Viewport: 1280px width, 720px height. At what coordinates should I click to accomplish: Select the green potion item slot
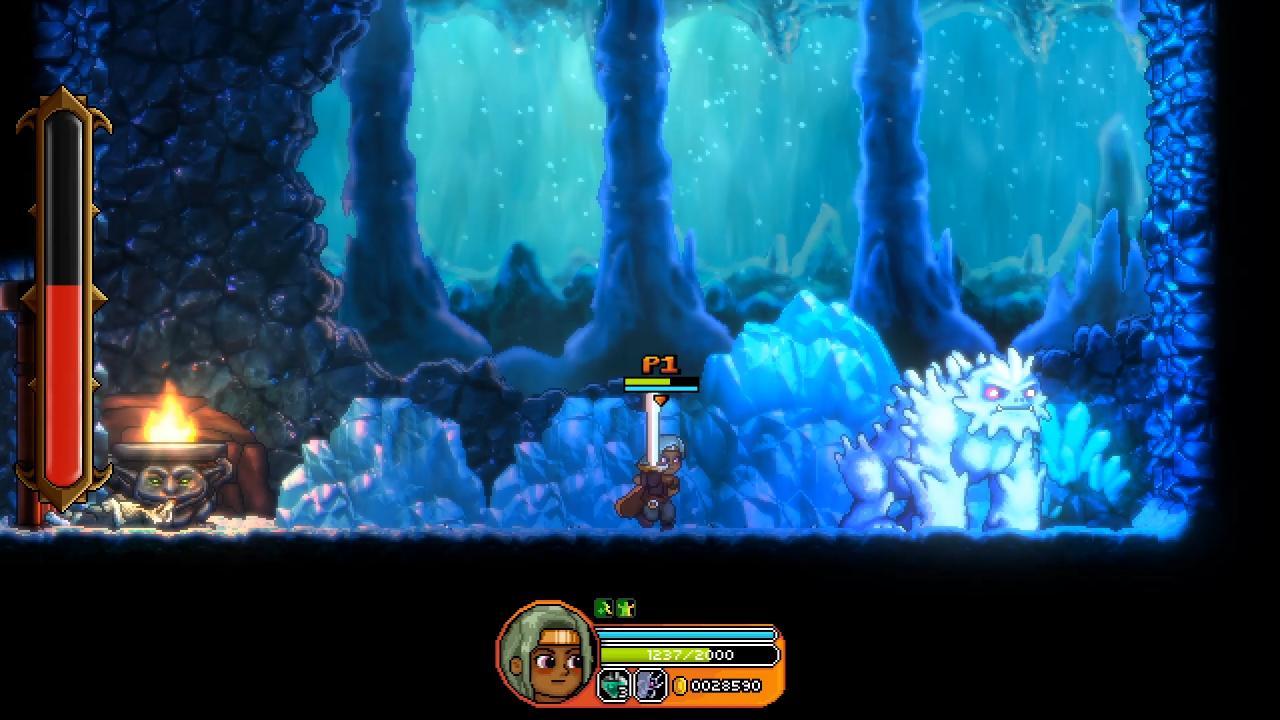(613, 686)
